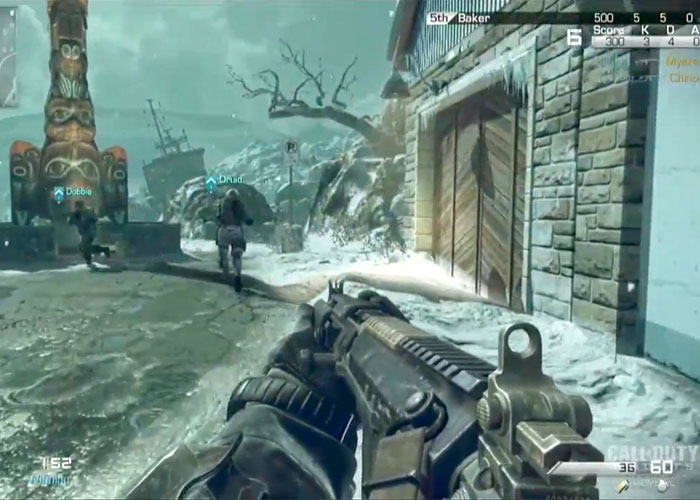This screenshot has width=700, height=500.
Task: Click the minimap at the screen edge
Action: coord(8,55)
